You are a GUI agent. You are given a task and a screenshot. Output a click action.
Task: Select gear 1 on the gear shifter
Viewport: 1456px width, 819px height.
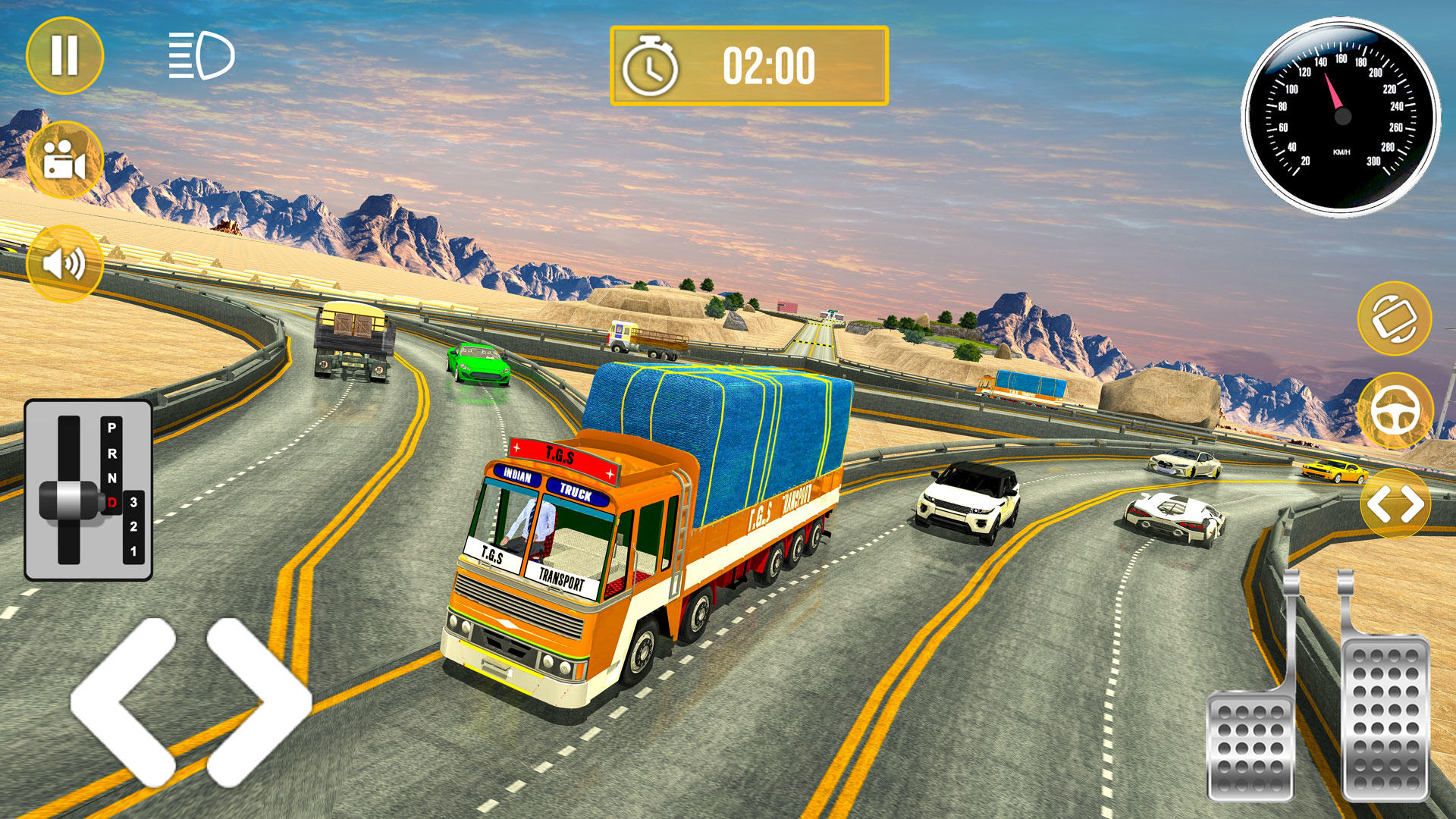coord(134,551)
